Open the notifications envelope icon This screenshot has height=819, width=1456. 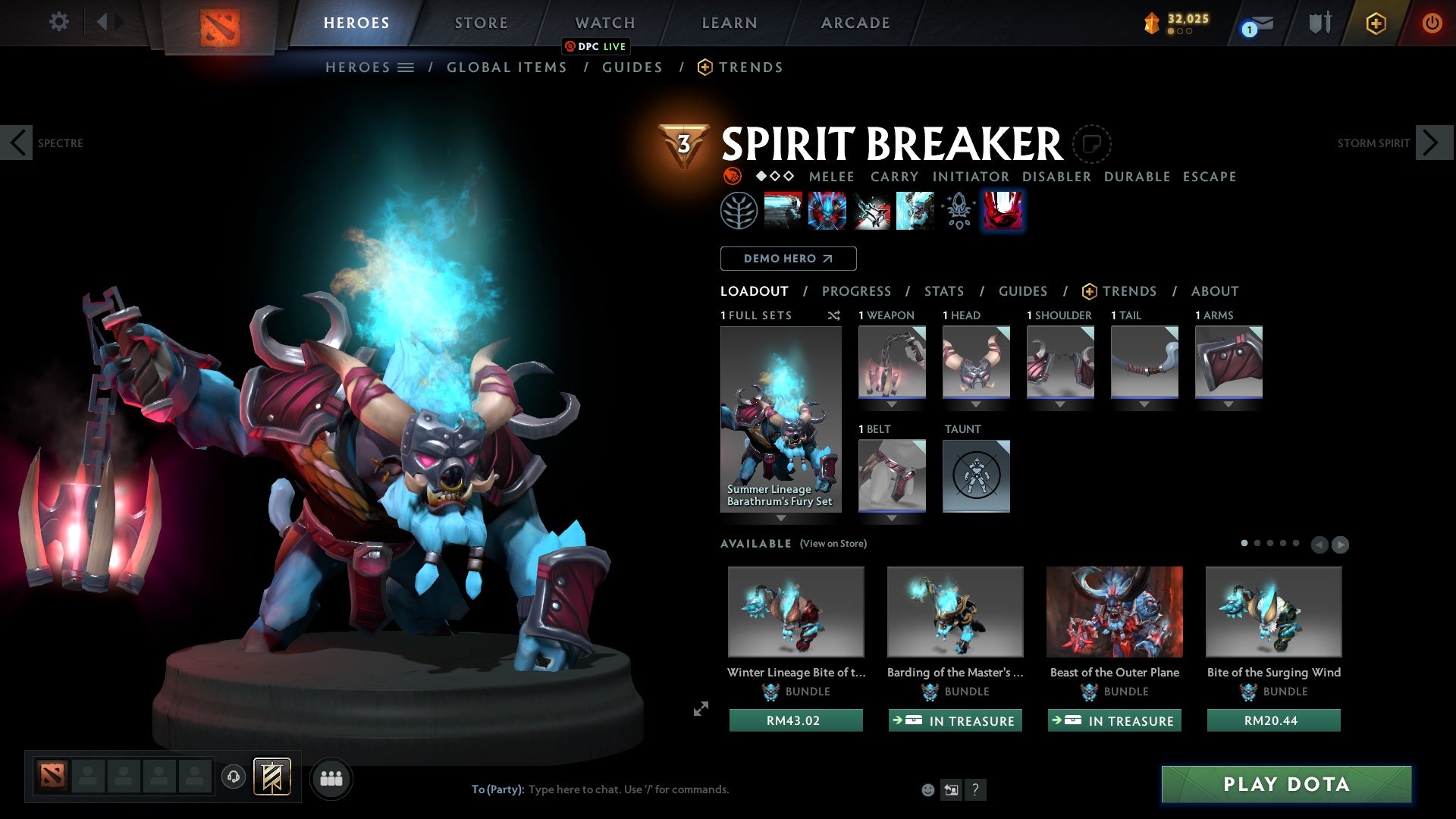click(x=1259, y=23)
